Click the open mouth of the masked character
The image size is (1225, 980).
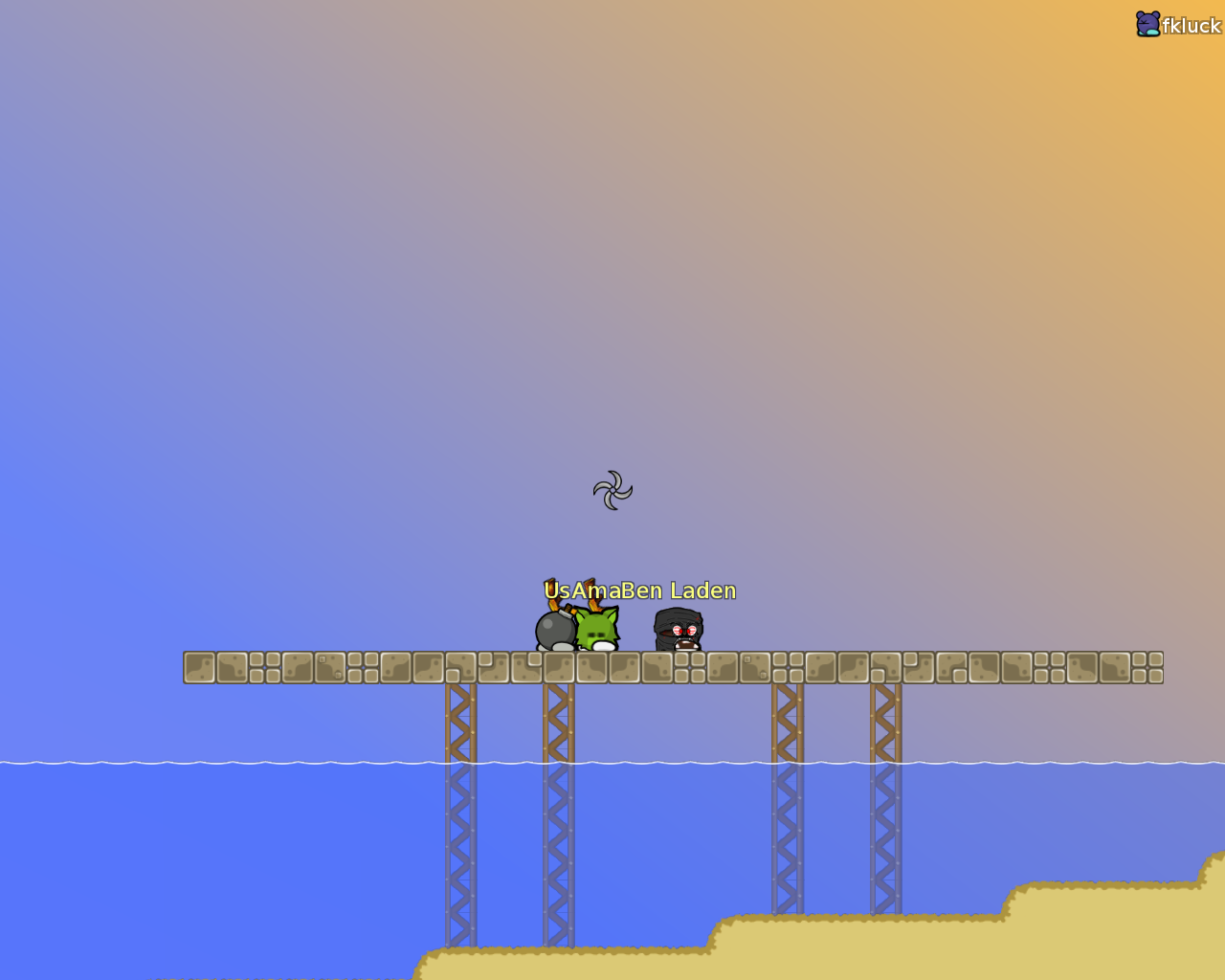(x=685, y=646)
